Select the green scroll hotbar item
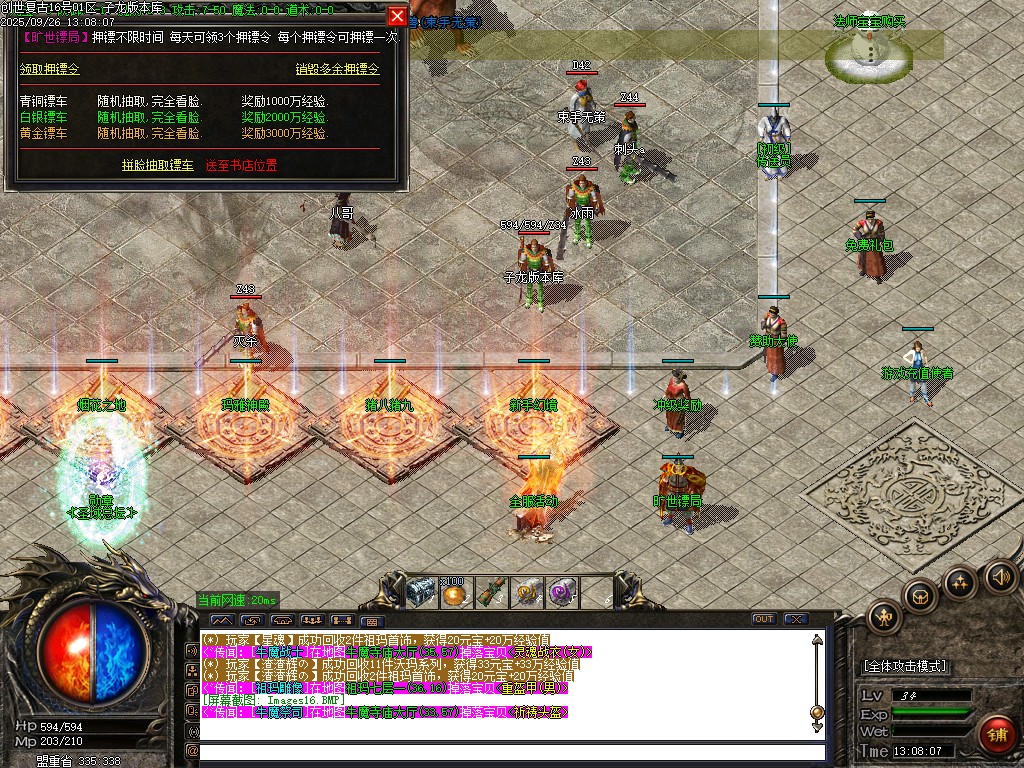Image resolution: width=1024 pixels, height=768 pixels. pos(492,593)
